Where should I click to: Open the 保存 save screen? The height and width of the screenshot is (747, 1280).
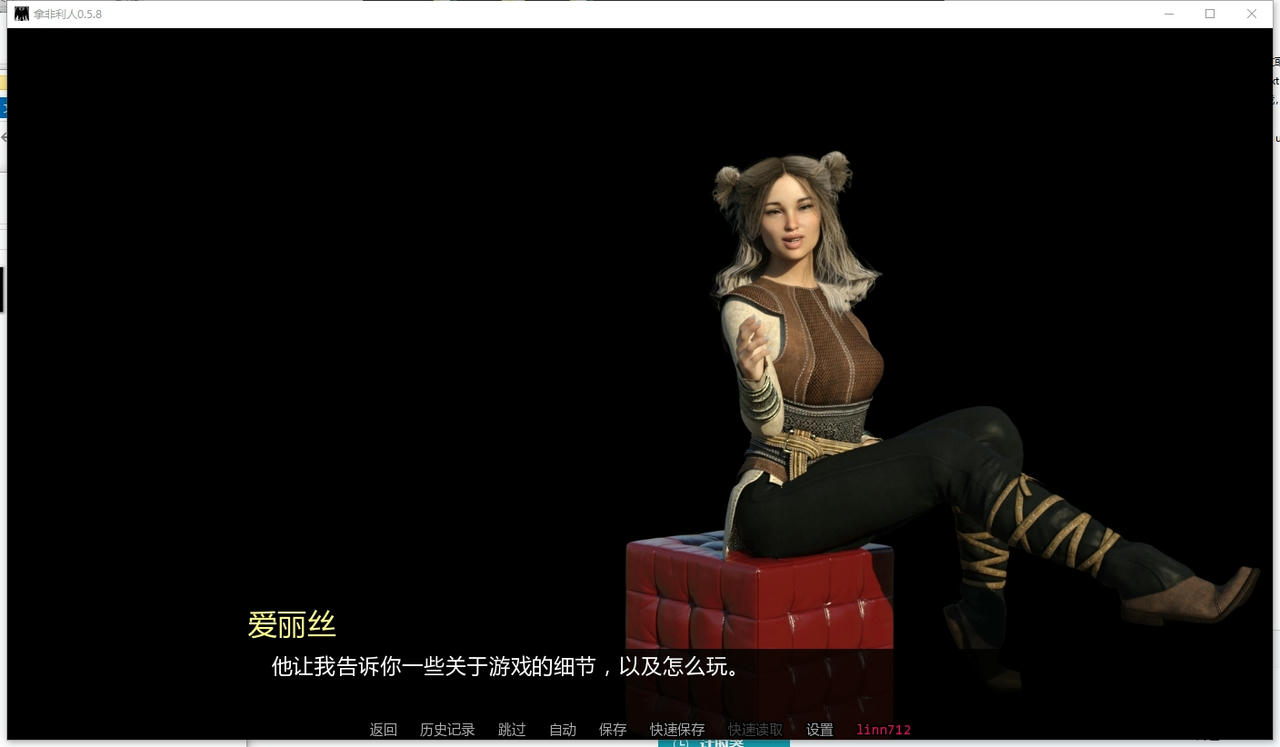coord(612,729)
